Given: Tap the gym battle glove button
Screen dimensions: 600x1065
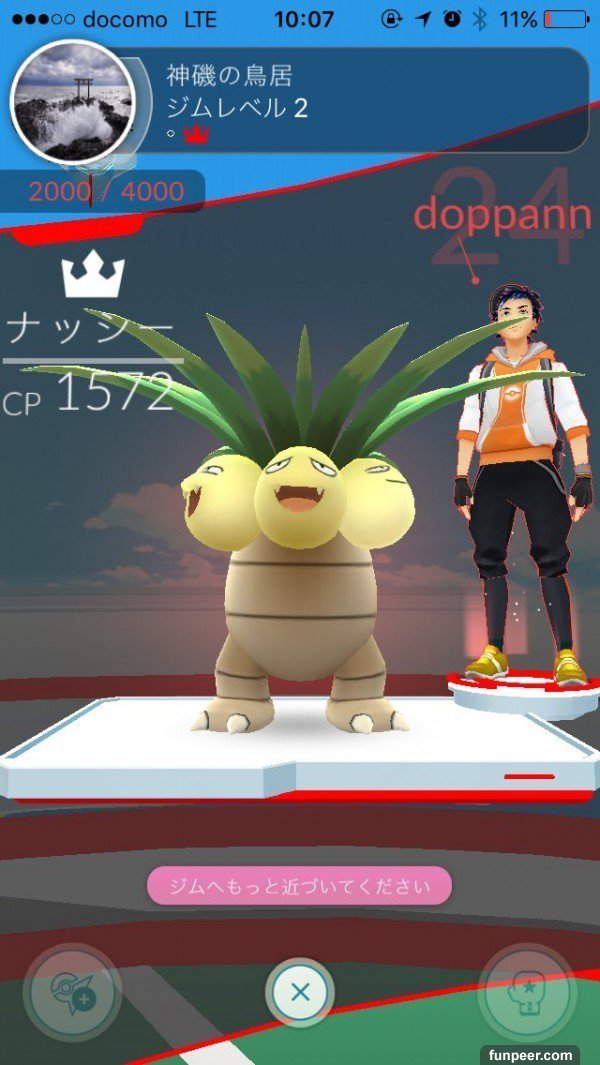Looking at the screenshot, I should pyautogui.click(x=527, y=993).
